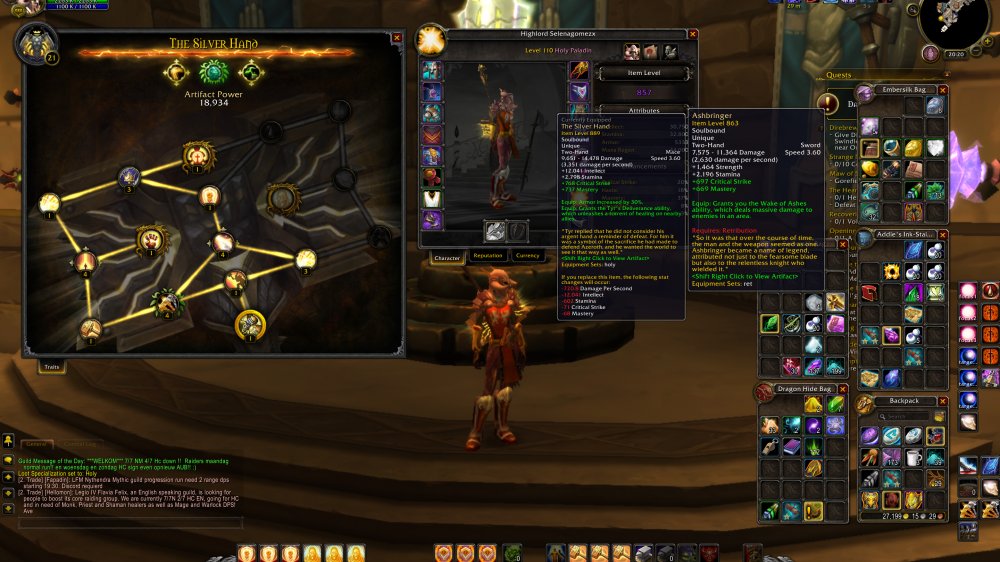The width and height of the screenshot is (1000, 562).
Task: Select the equipped main-hand weapon slot
Action: [495, 230]
